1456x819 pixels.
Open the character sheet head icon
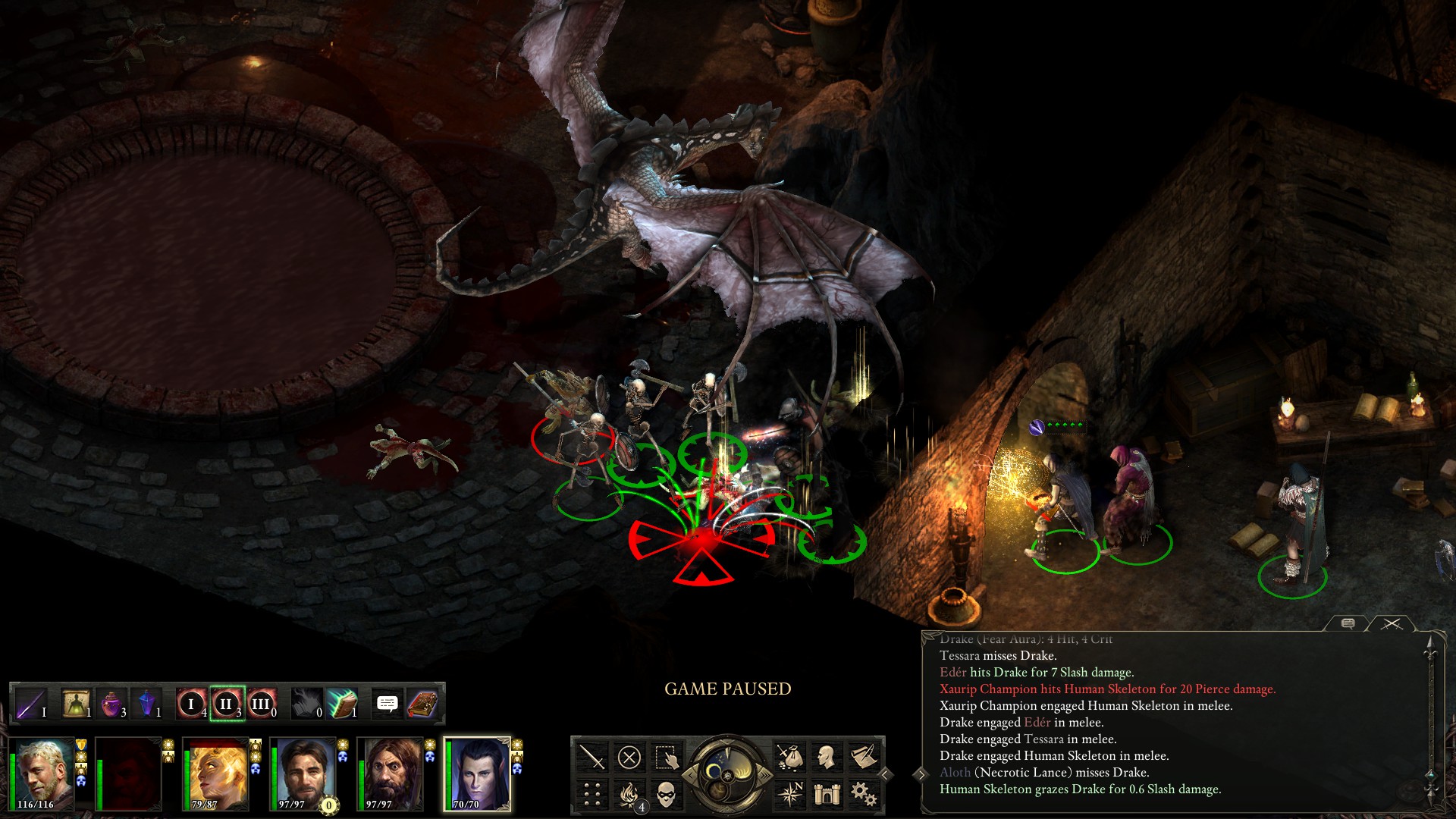[x=827, y=757]
